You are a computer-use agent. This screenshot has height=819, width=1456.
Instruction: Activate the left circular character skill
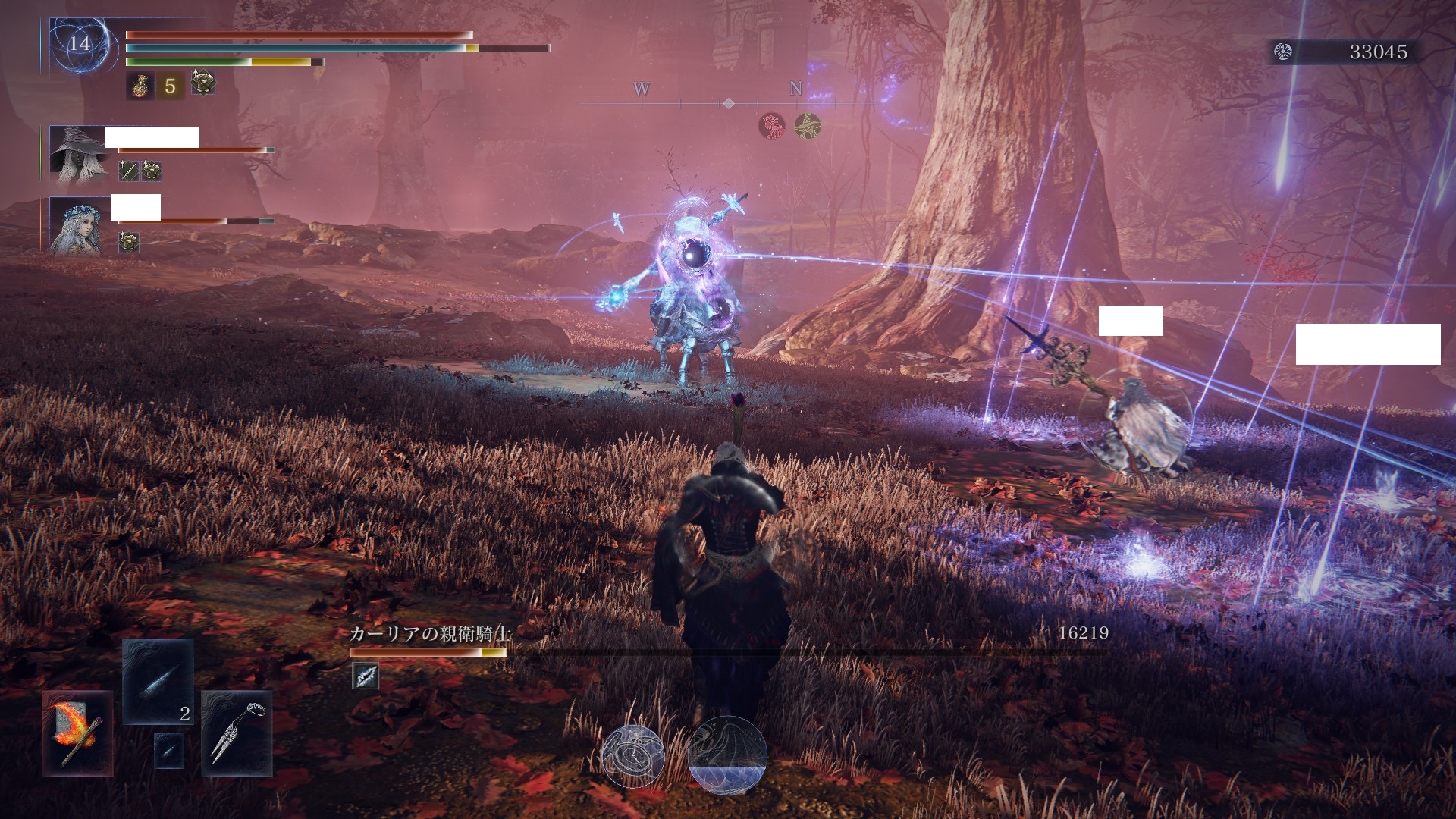pyautogui.click(x=632, y=756)
